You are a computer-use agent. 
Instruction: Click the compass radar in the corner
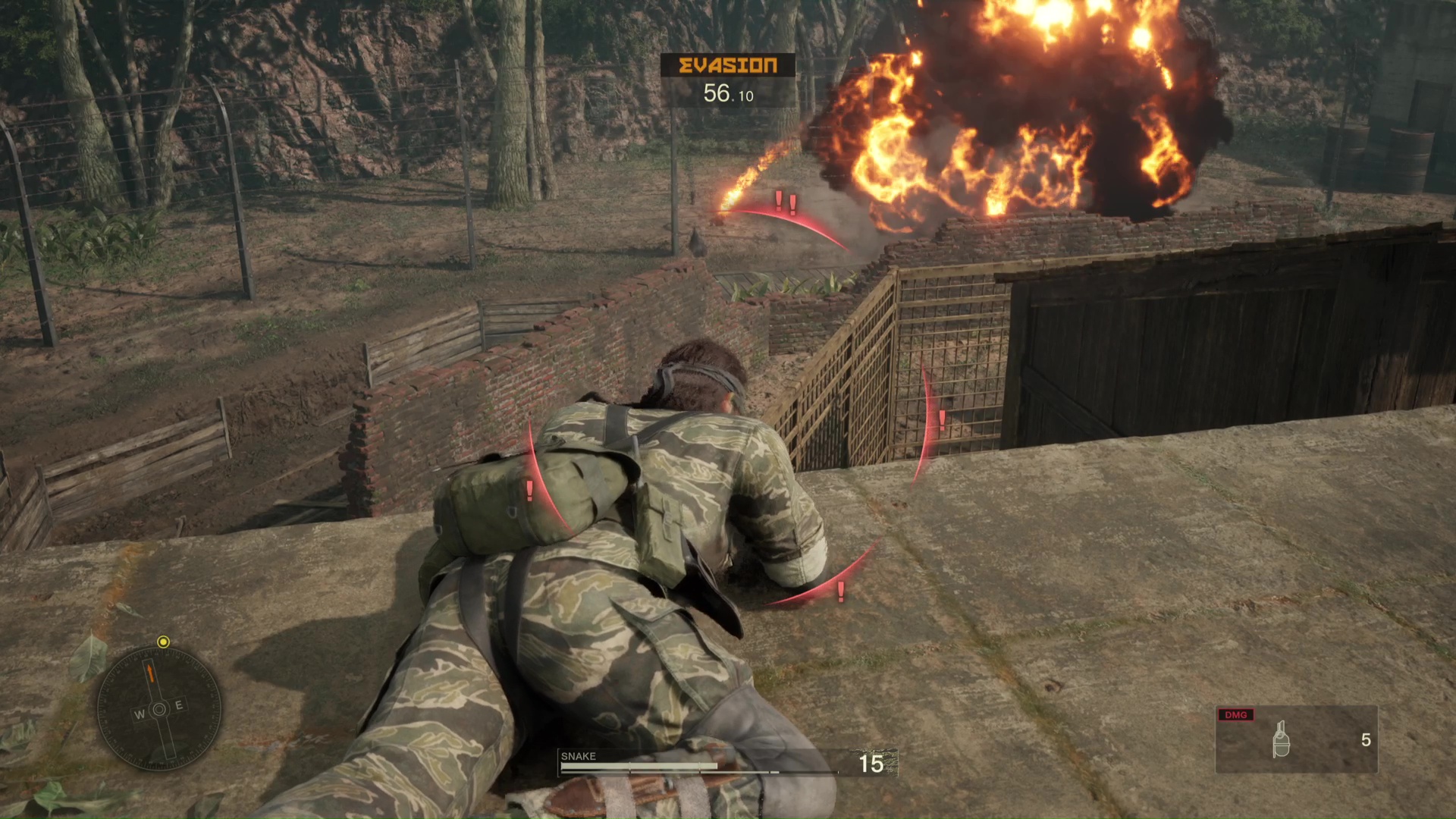pyautogui.click(x=159, y=709)
